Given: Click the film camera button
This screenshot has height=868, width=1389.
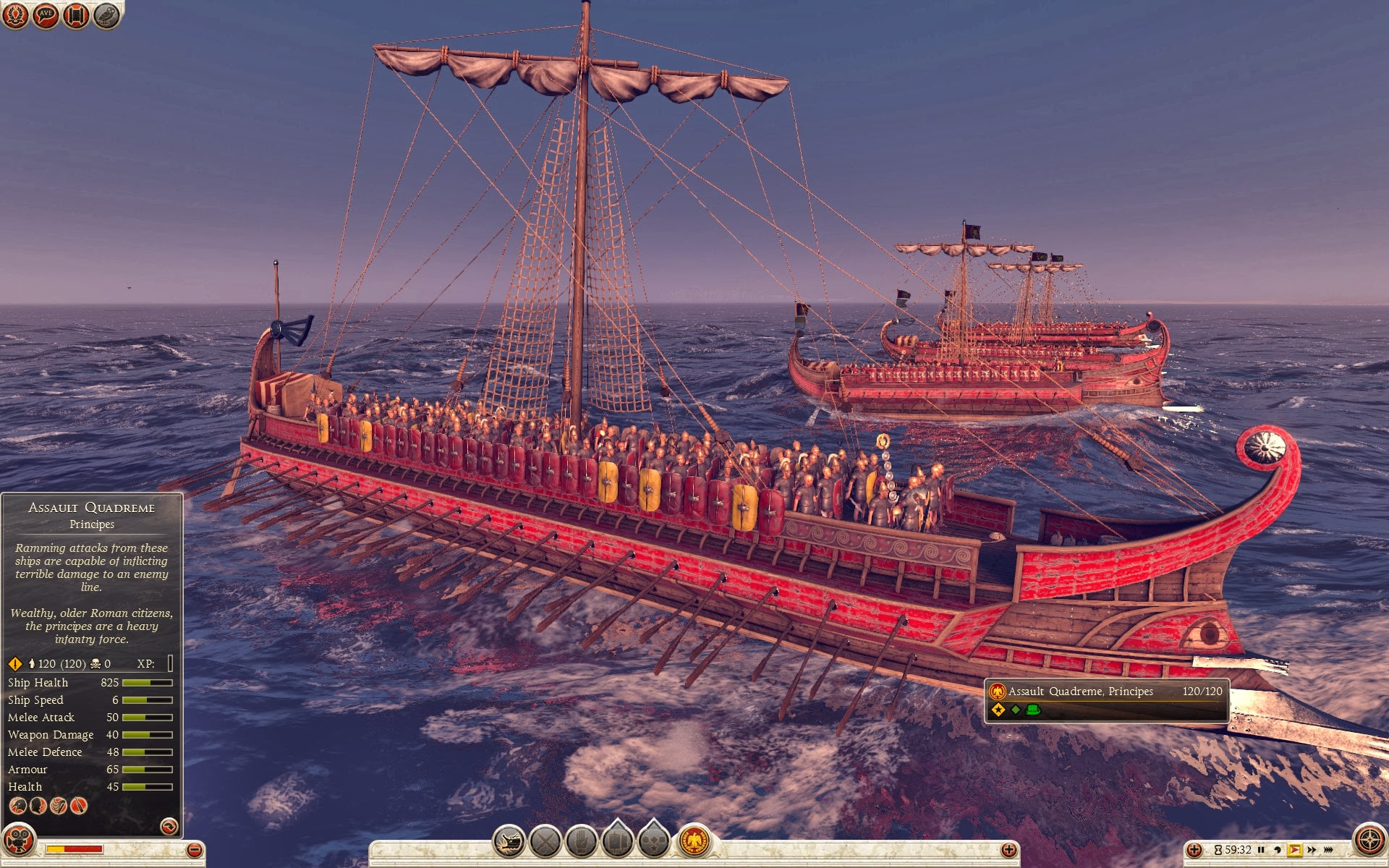Looking at the screenshot, I should click(x=19, y=841).
